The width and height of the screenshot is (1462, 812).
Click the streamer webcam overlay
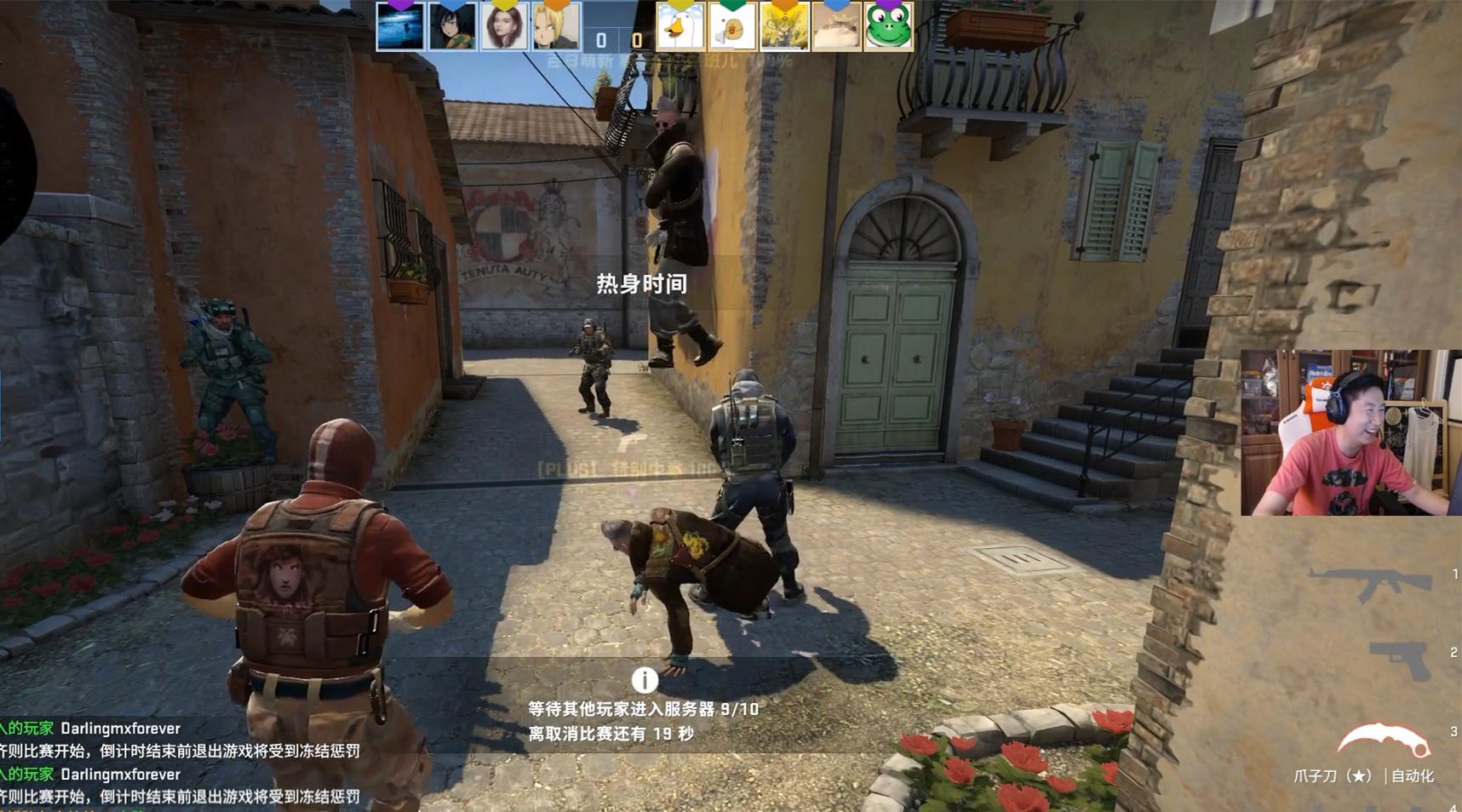pyautogui.click(x=1350, y=430)
